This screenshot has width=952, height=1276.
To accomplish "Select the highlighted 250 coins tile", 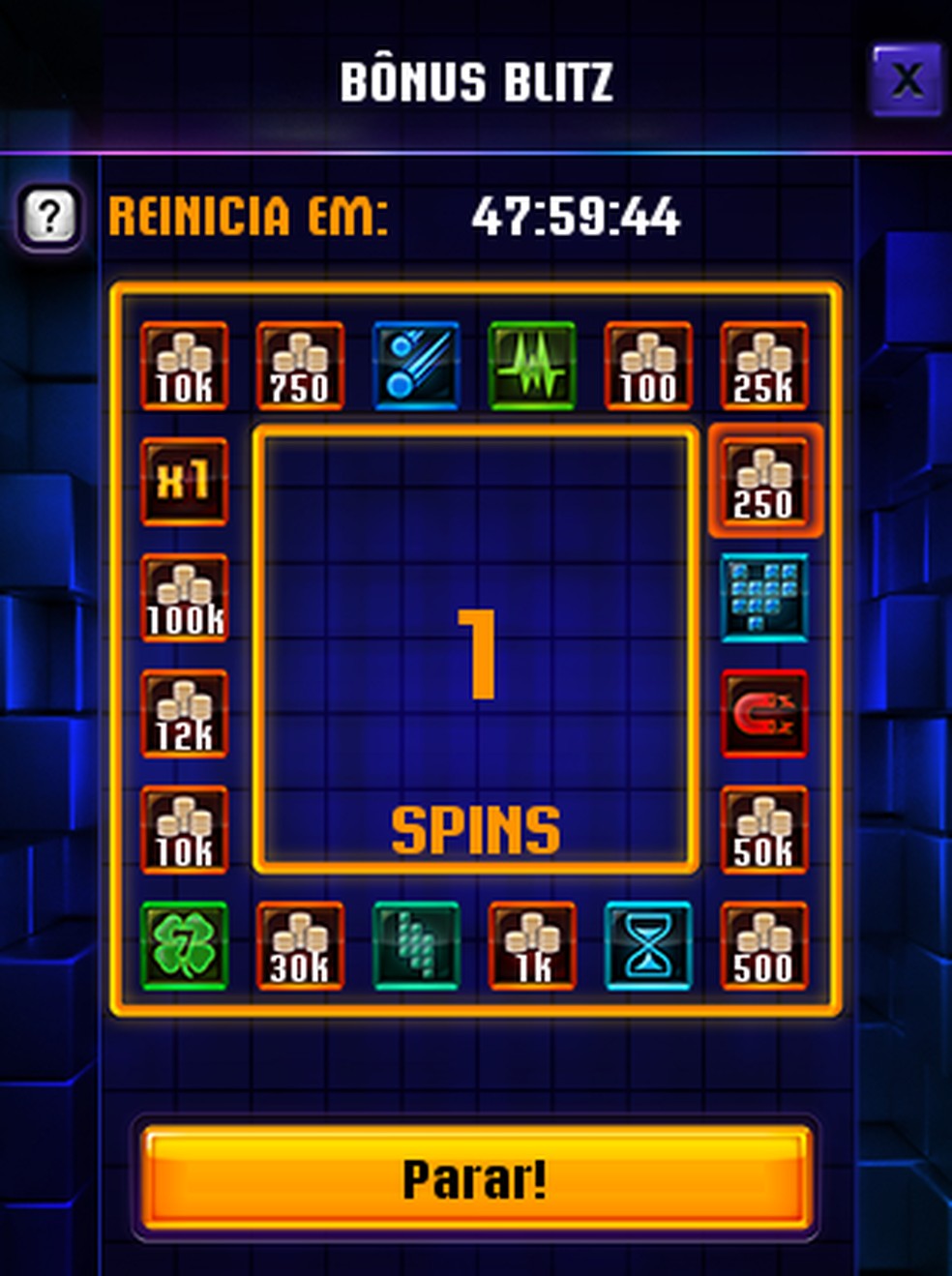I will pyautogui.click(x=763, y=481).
